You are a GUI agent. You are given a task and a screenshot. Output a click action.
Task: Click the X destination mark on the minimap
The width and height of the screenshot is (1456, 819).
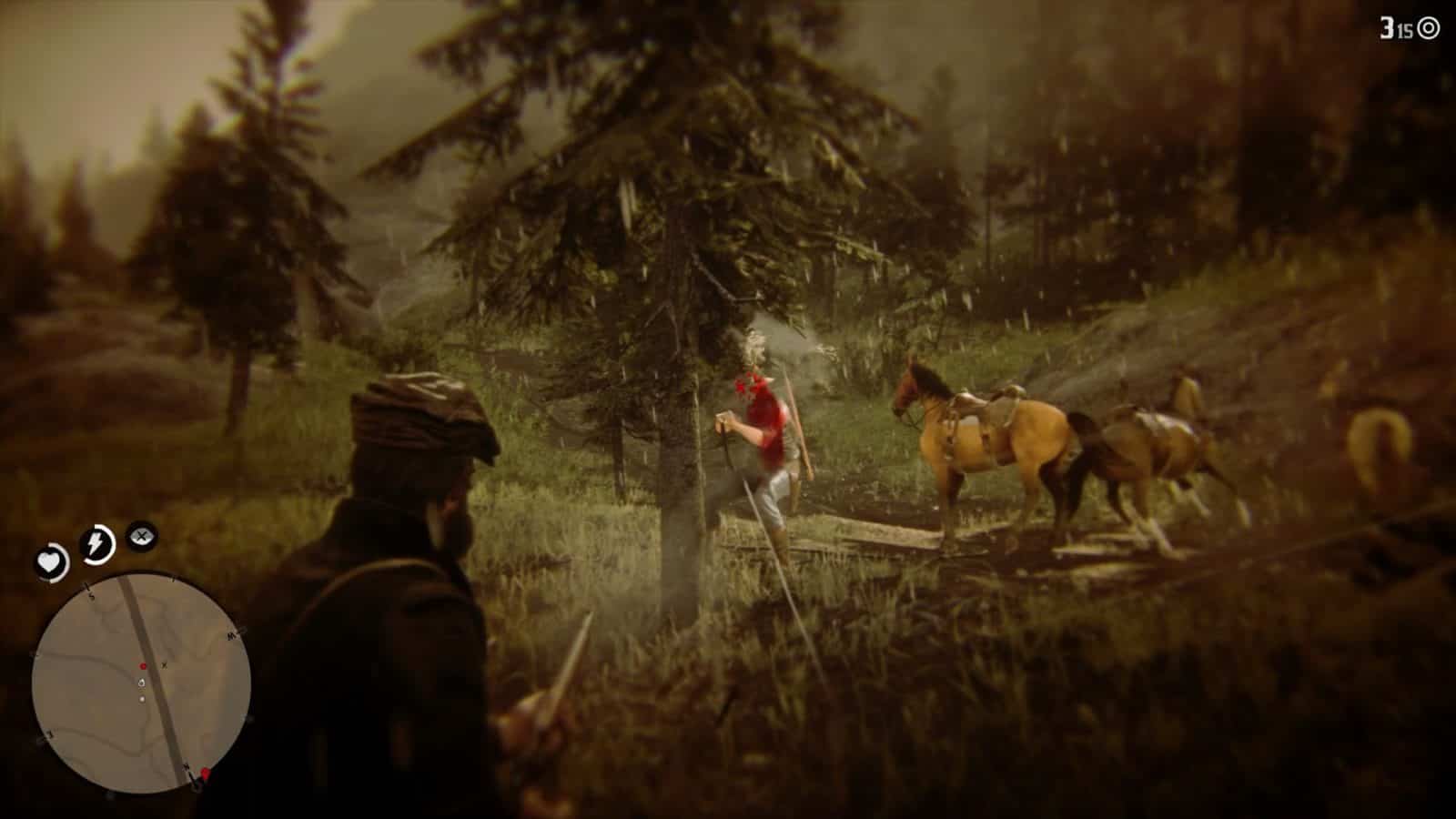[x=164, y=665]
